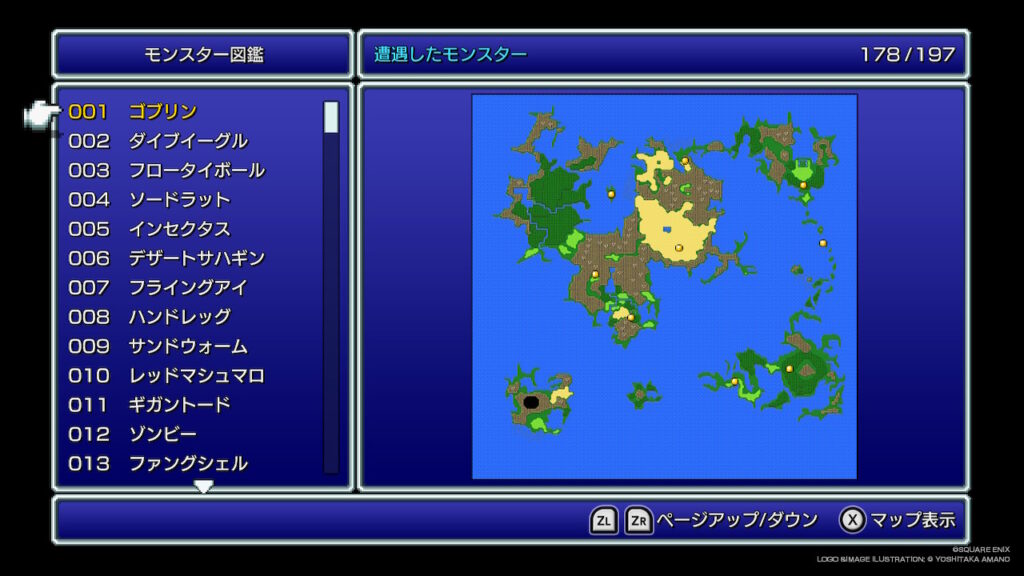This screenshot has width=1024, height=576.
Task: Click the world map display
Action: point(664,286)
